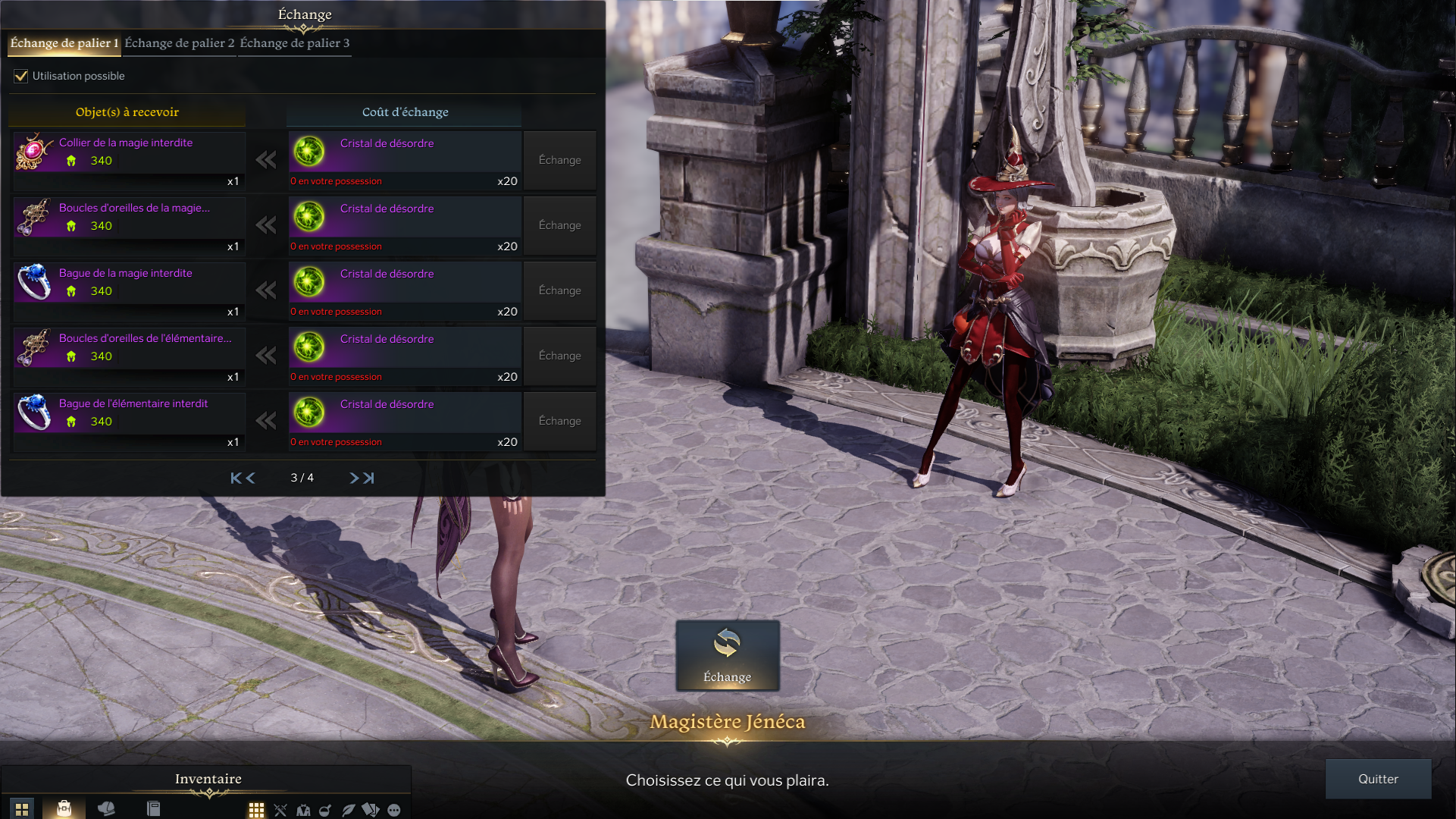Open the book inventory tab

[x=153, y=808]
